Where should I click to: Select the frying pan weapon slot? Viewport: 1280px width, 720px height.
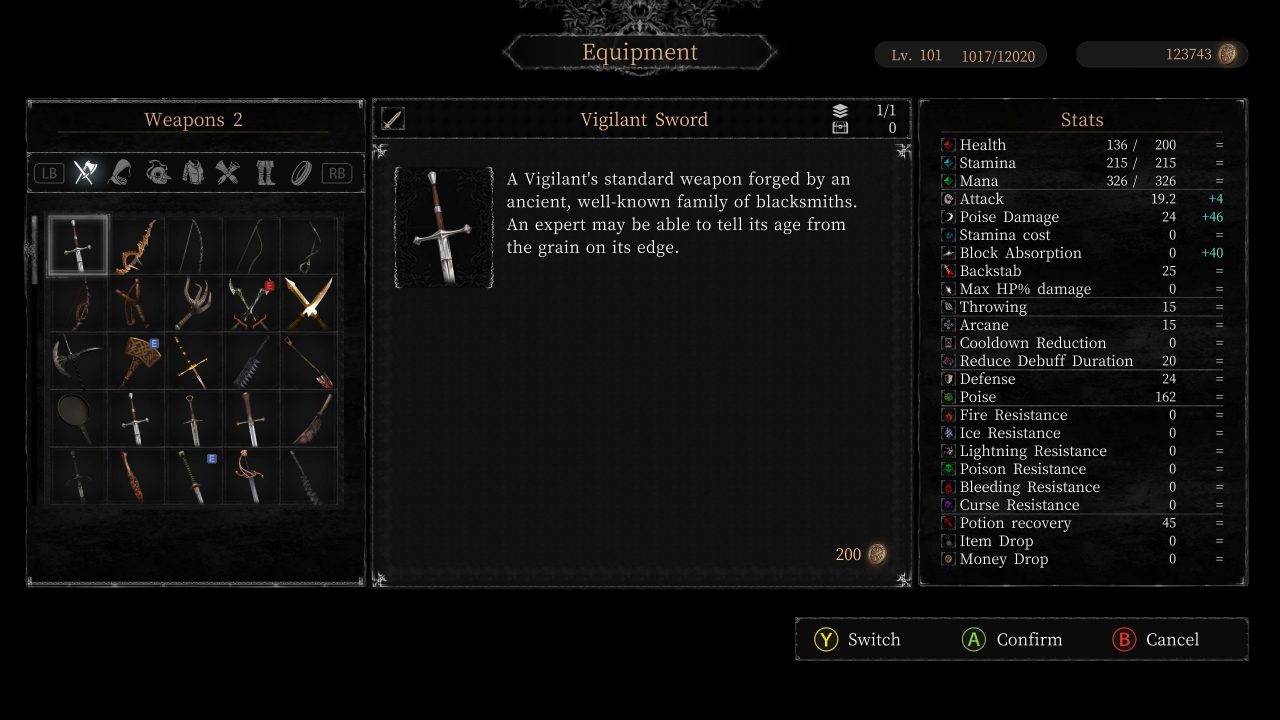pyautogui.click(x=77, y=419)
